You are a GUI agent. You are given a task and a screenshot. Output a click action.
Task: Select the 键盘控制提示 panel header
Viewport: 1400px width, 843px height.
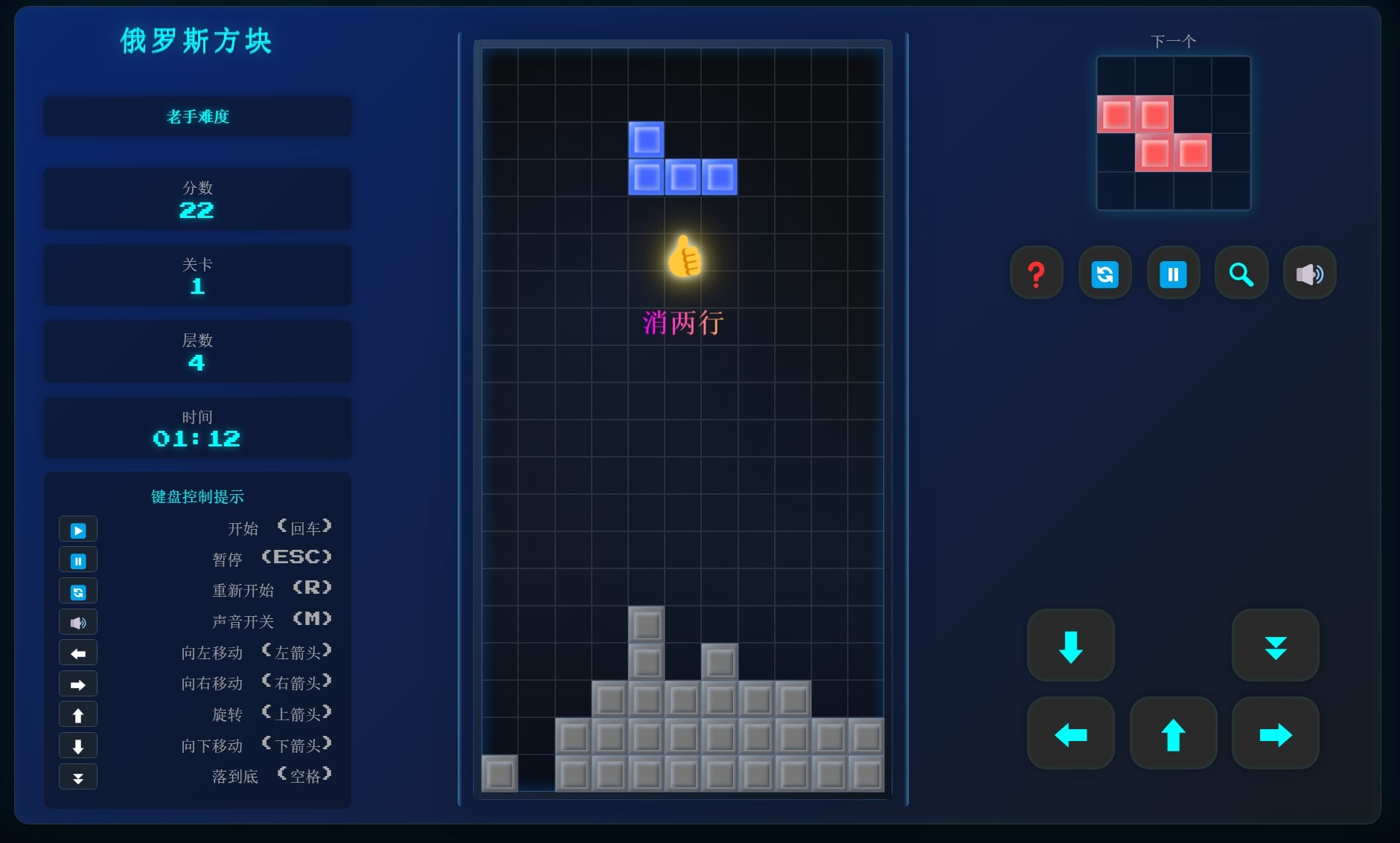point(197,496)
